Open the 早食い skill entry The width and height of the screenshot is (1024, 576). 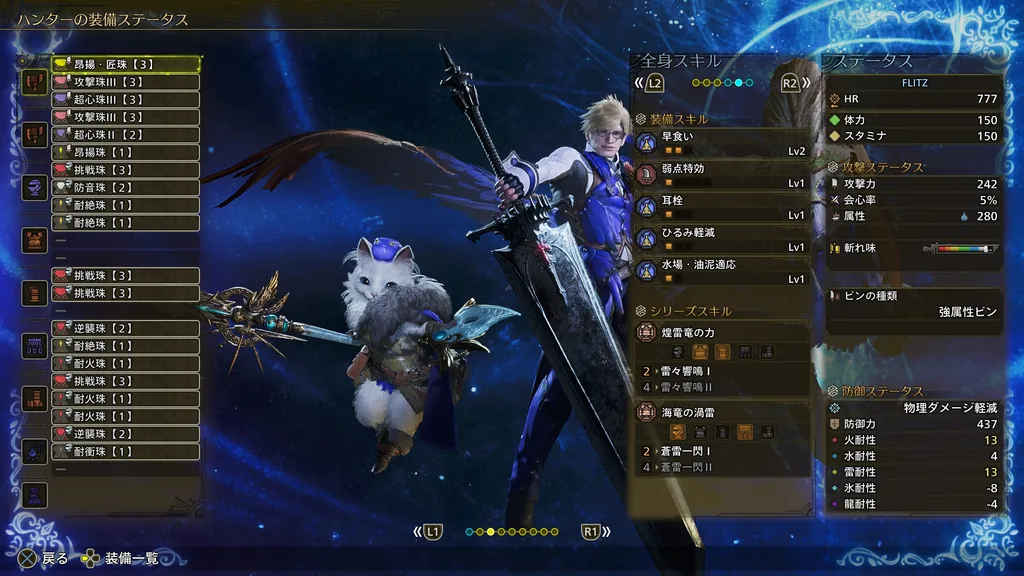[x=721, y=142]
